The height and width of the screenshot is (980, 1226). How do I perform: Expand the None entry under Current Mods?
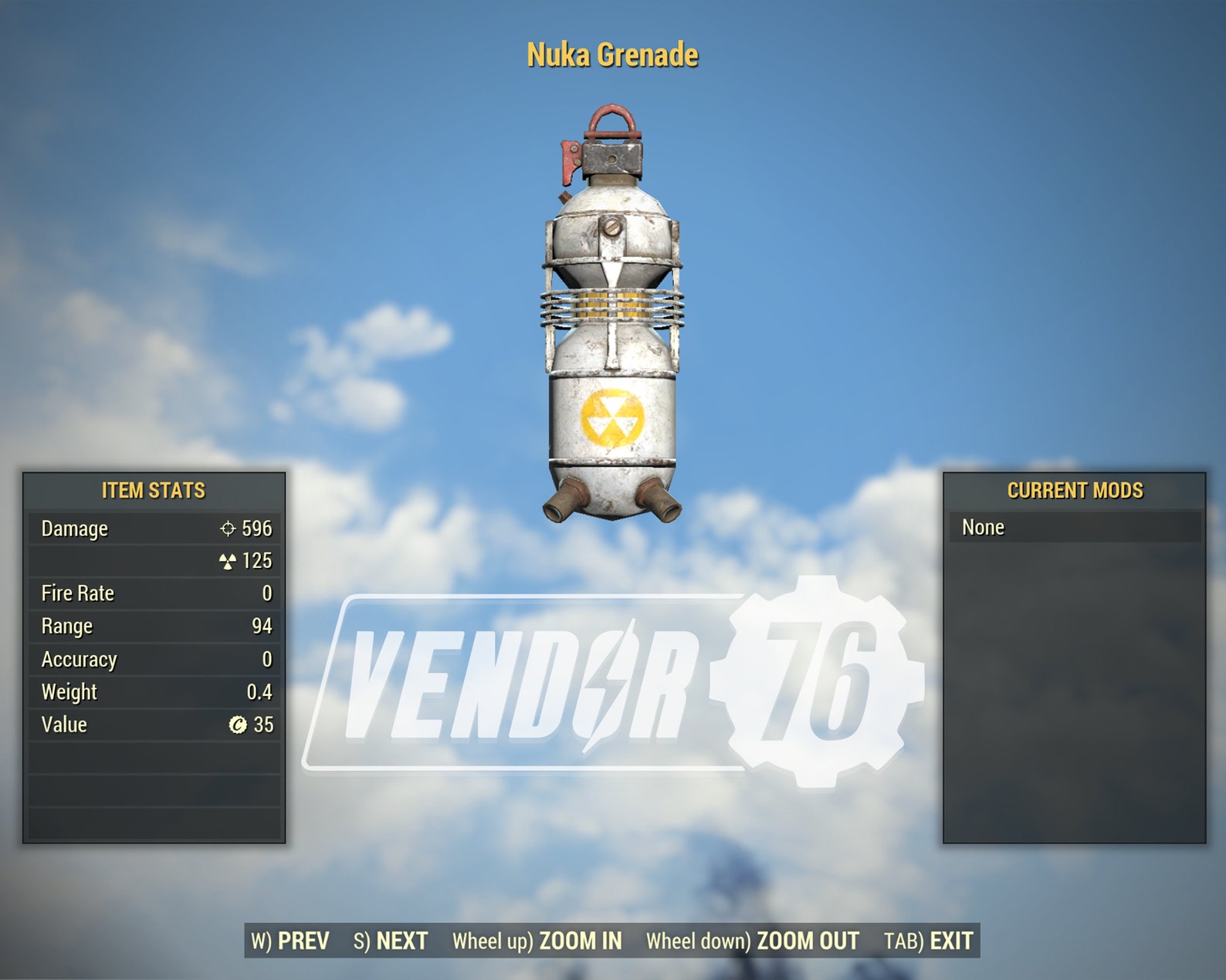point(983,527)
